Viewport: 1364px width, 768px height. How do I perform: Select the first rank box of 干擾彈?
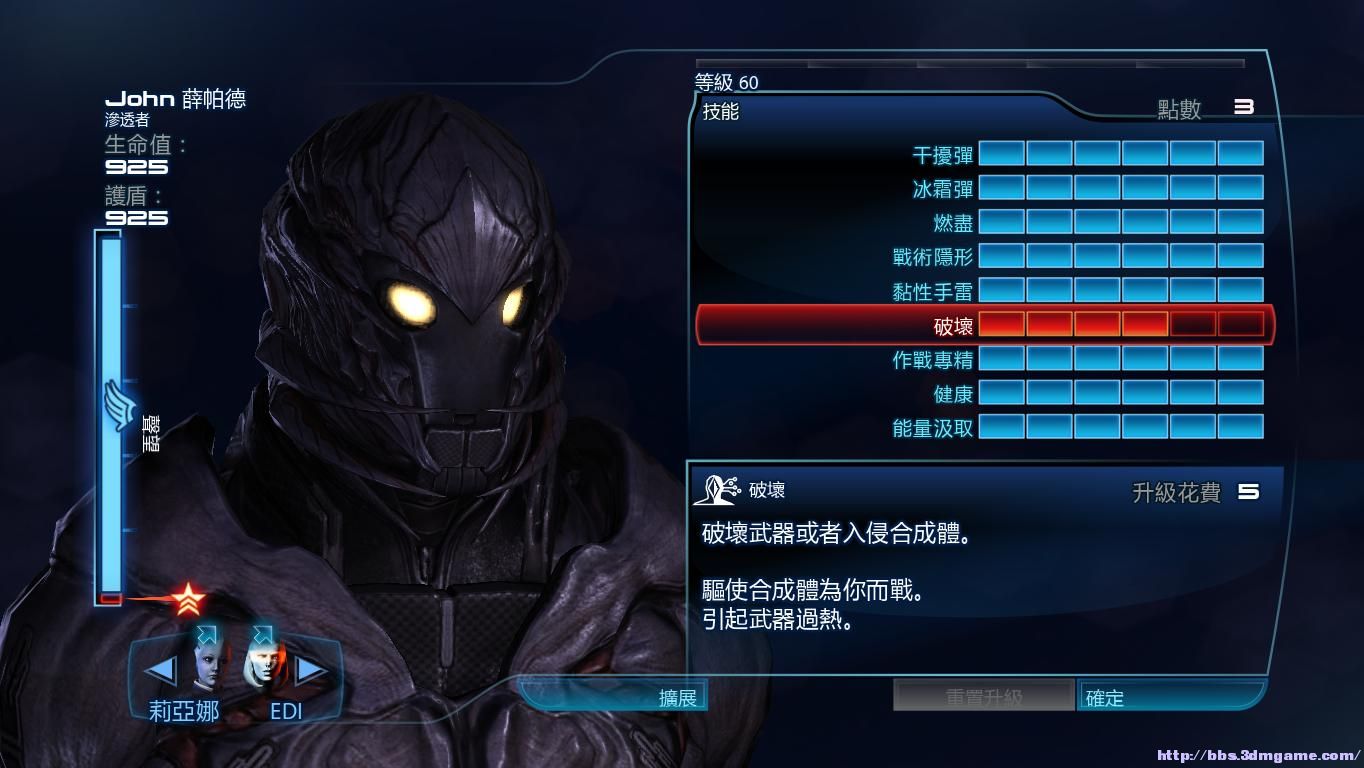click(x=1003, y=153)
